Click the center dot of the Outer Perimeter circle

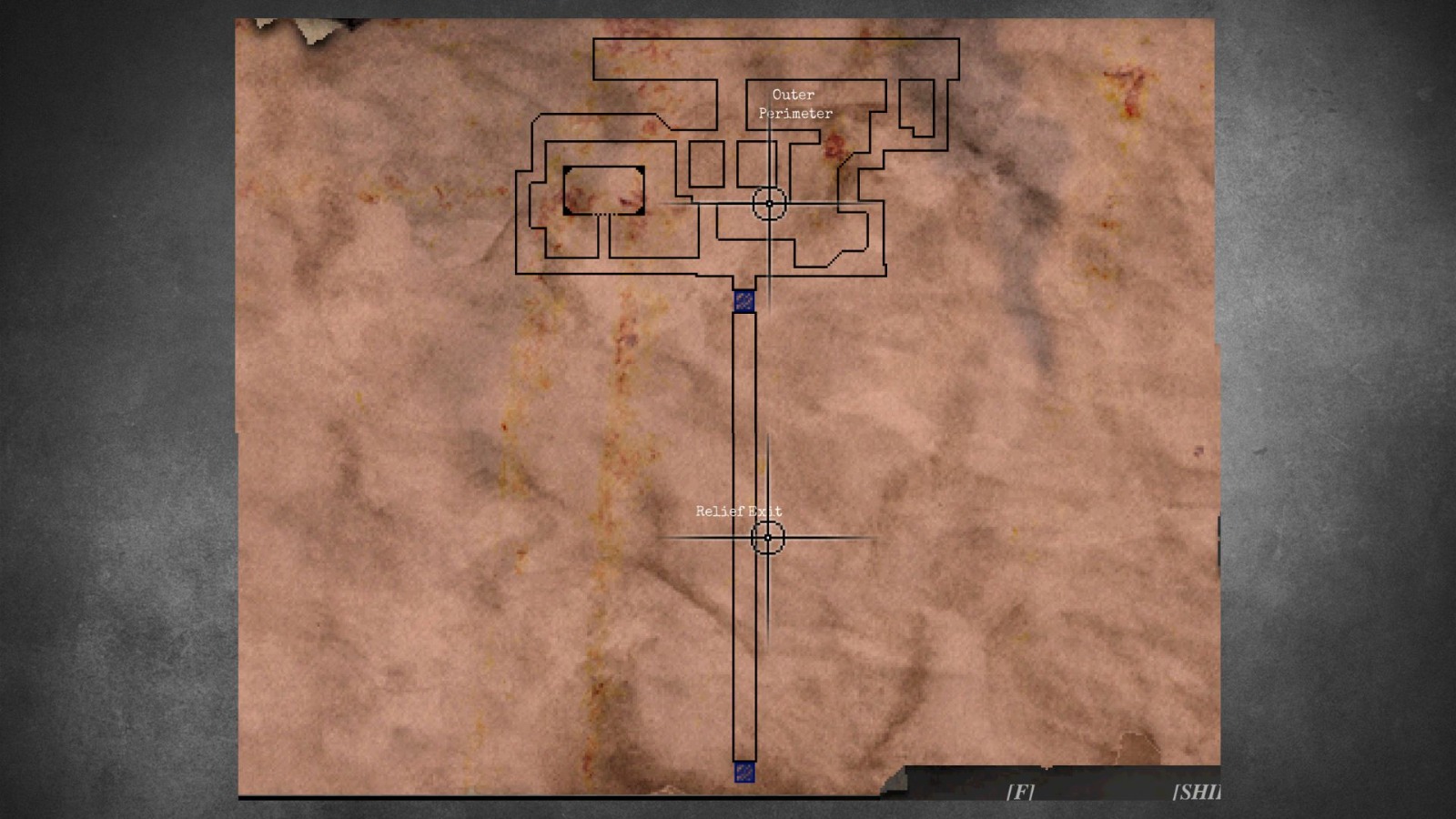tap(769, 203)
